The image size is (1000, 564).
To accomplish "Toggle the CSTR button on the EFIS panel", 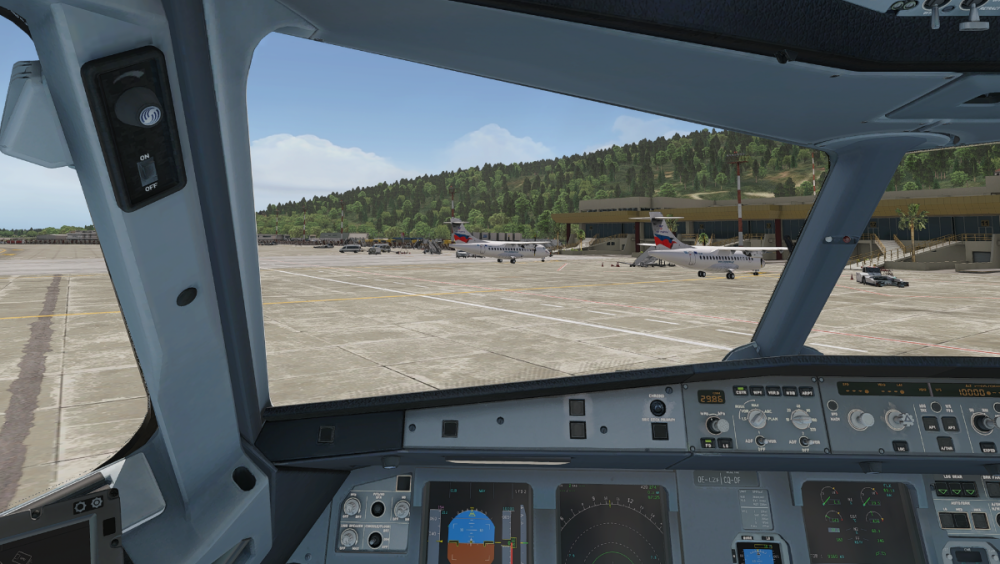I will pos(740,391).
